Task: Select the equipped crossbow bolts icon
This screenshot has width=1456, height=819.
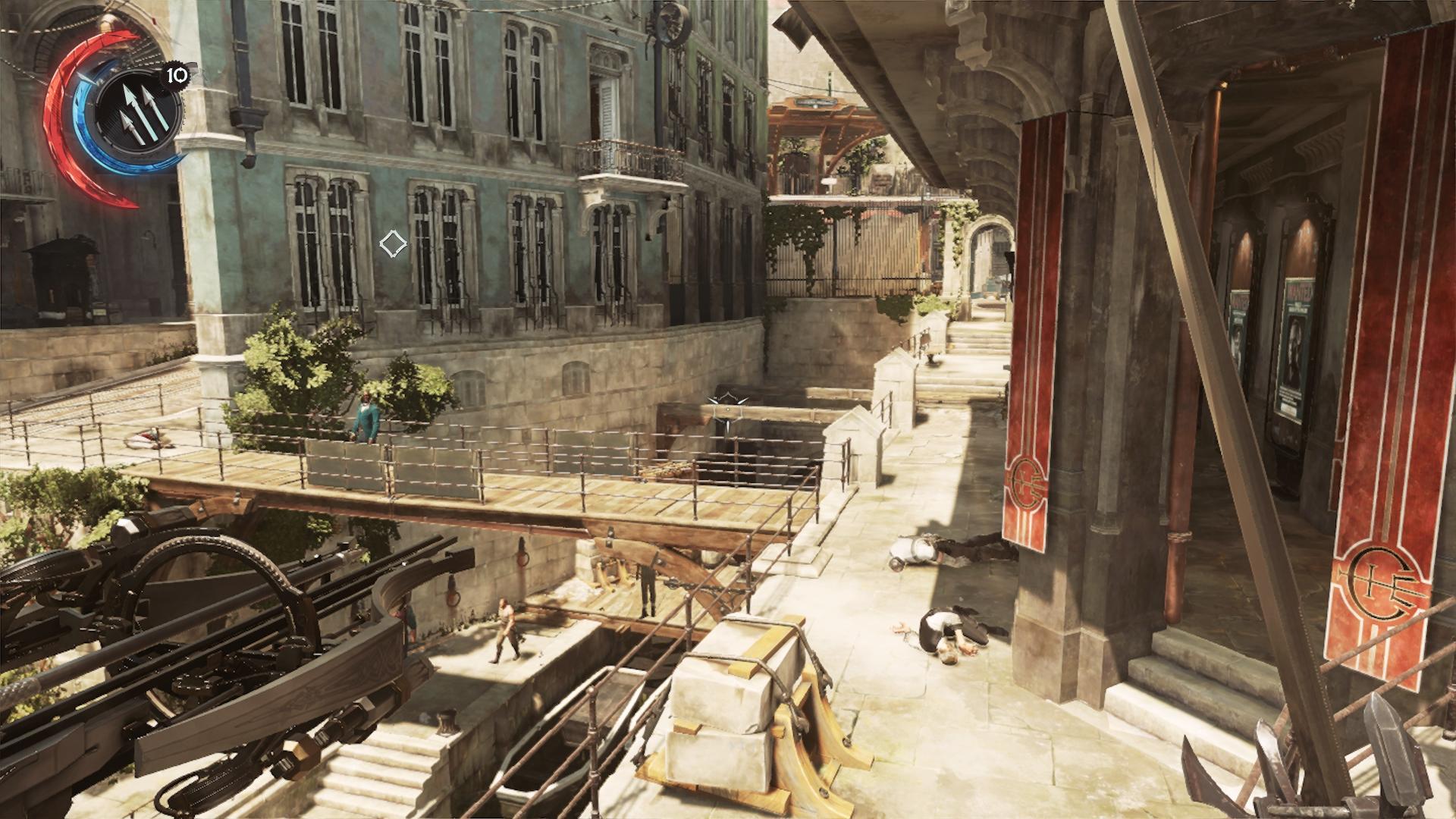Action: (x=139, y=111)
